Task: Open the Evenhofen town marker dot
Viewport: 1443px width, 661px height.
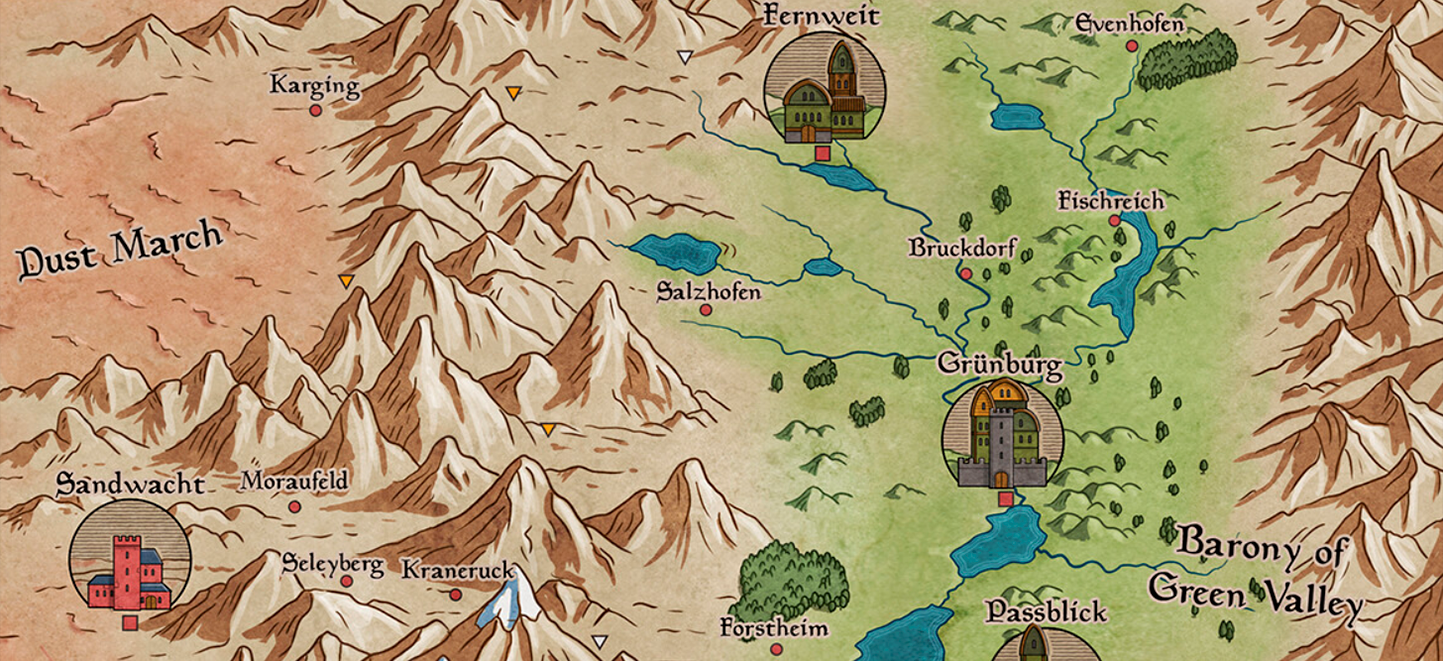Action: click(x=1132, y=46)
